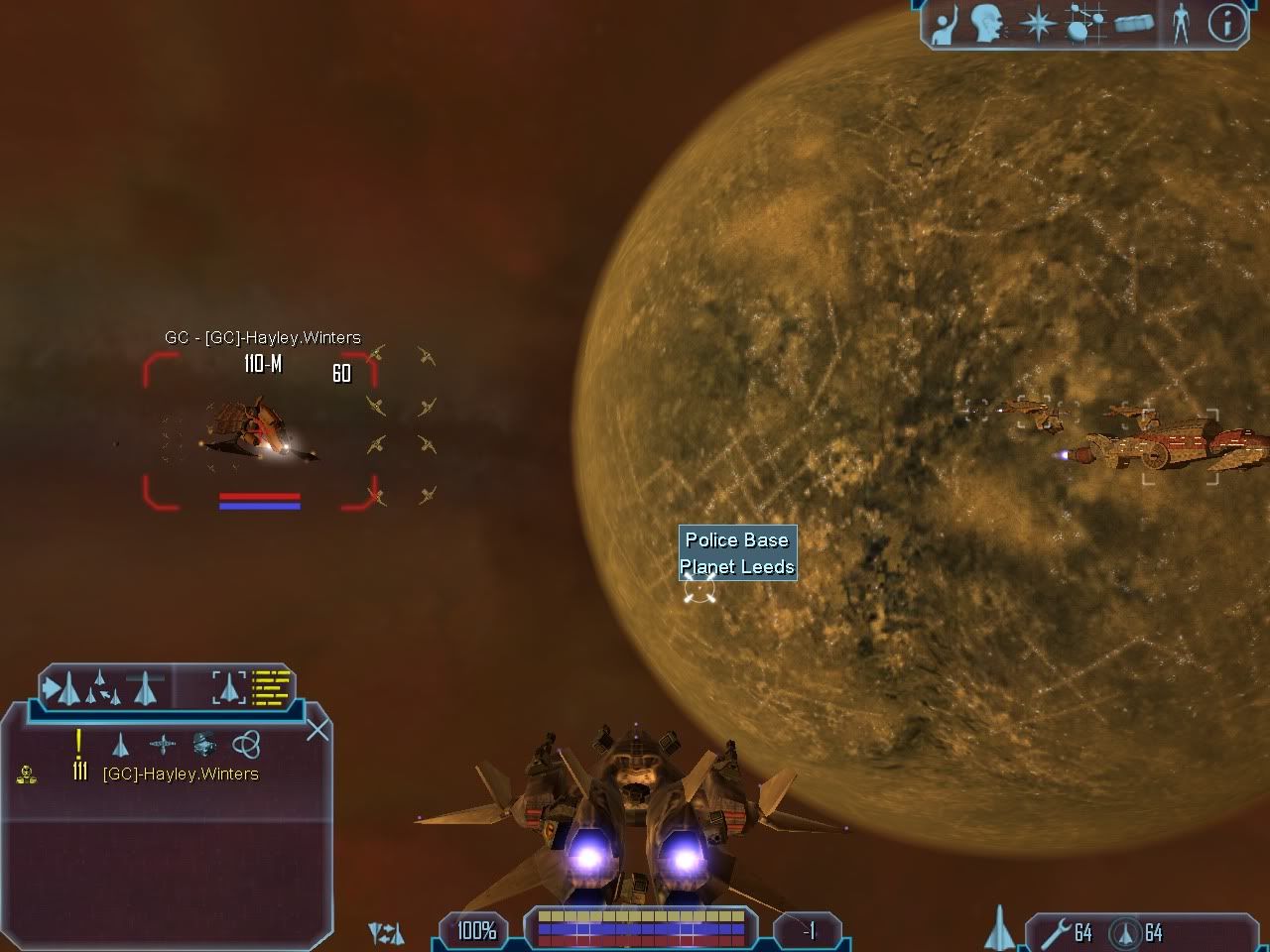
Task: Filter contacts by the yellow exclamation icon
Action: [x=78, y=742]
